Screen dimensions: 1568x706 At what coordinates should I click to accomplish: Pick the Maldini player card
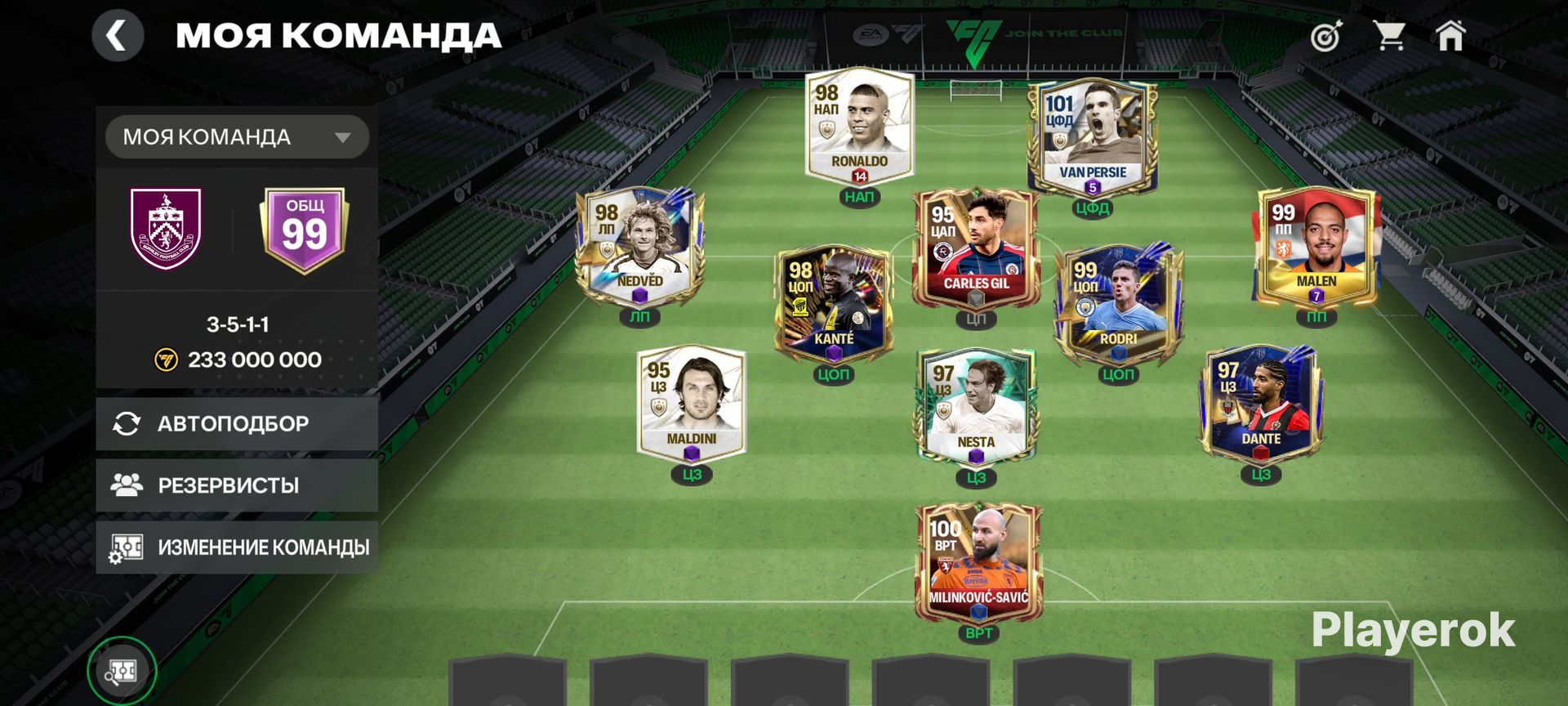coord(691,402)
